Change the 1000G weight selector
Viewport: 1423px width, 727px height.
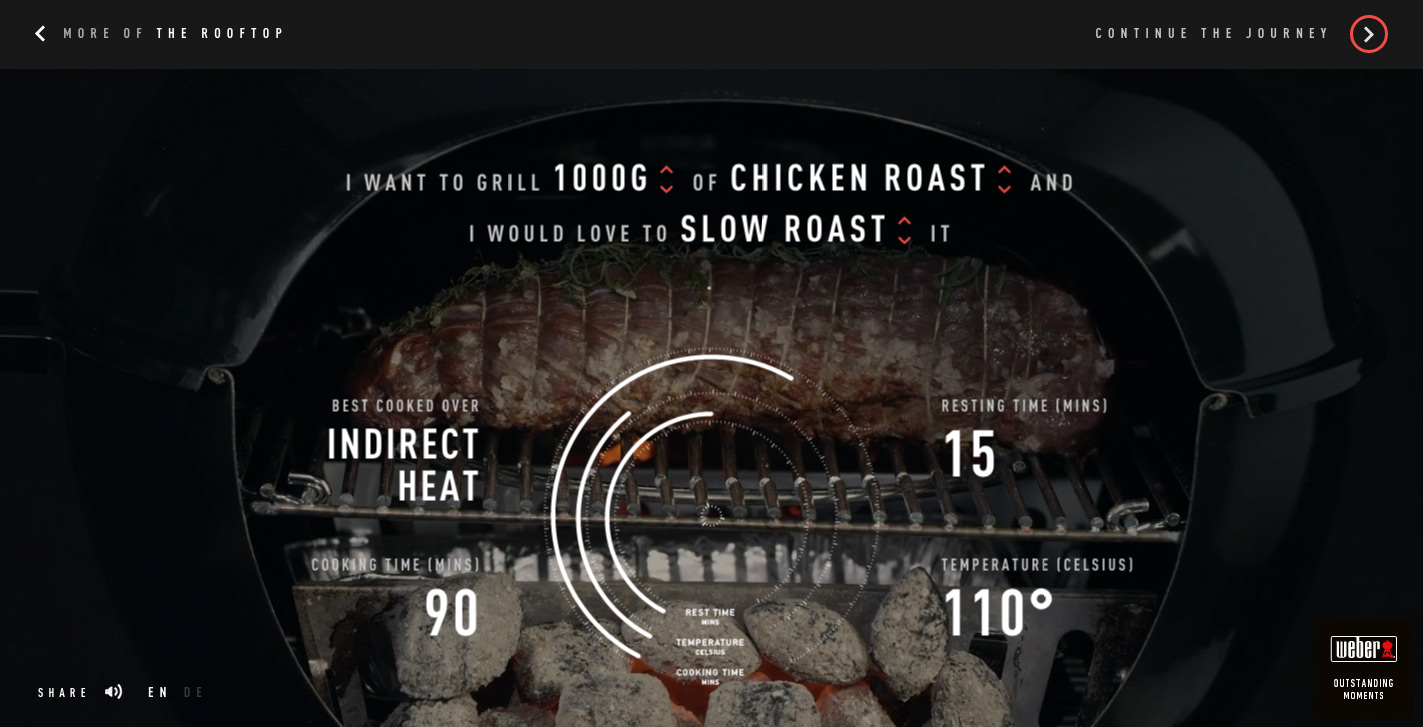click(667, 179)
